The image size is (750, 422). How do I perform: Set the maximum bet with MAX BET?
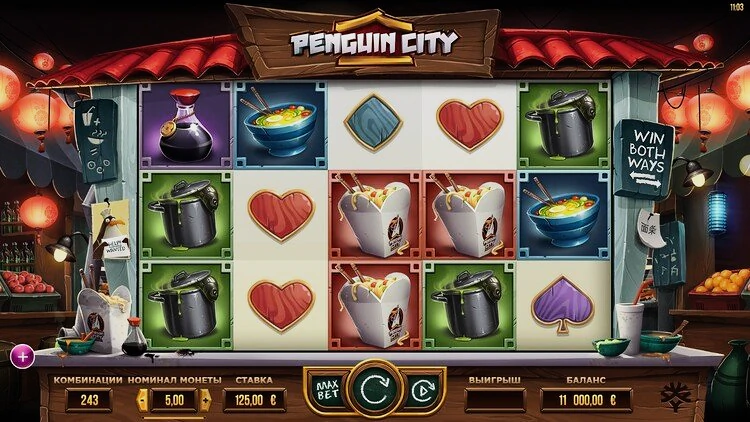coord(324,388)
